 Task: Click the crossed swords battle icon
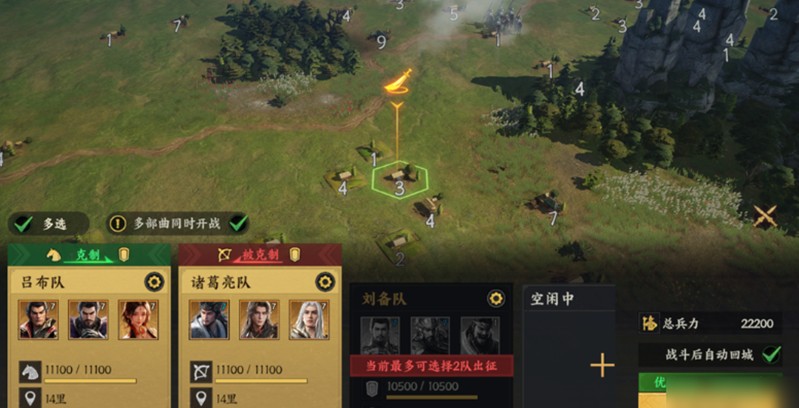[765, 215]
